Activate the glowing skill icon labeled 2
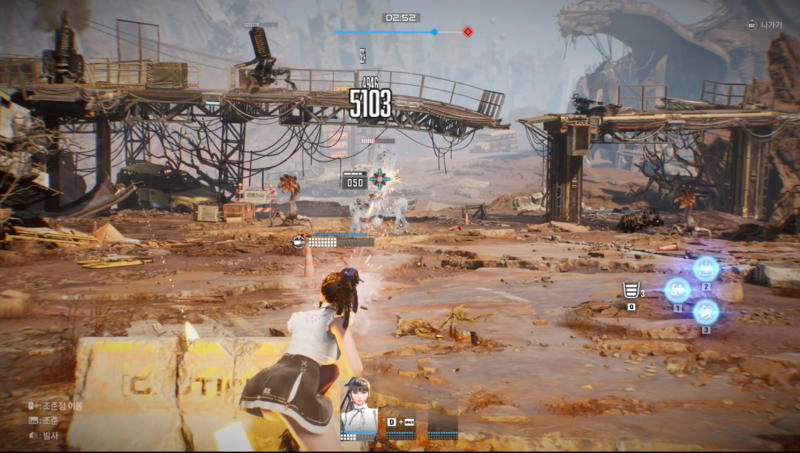The width and height of the screenshot is (800, 453). coord(706,267)
